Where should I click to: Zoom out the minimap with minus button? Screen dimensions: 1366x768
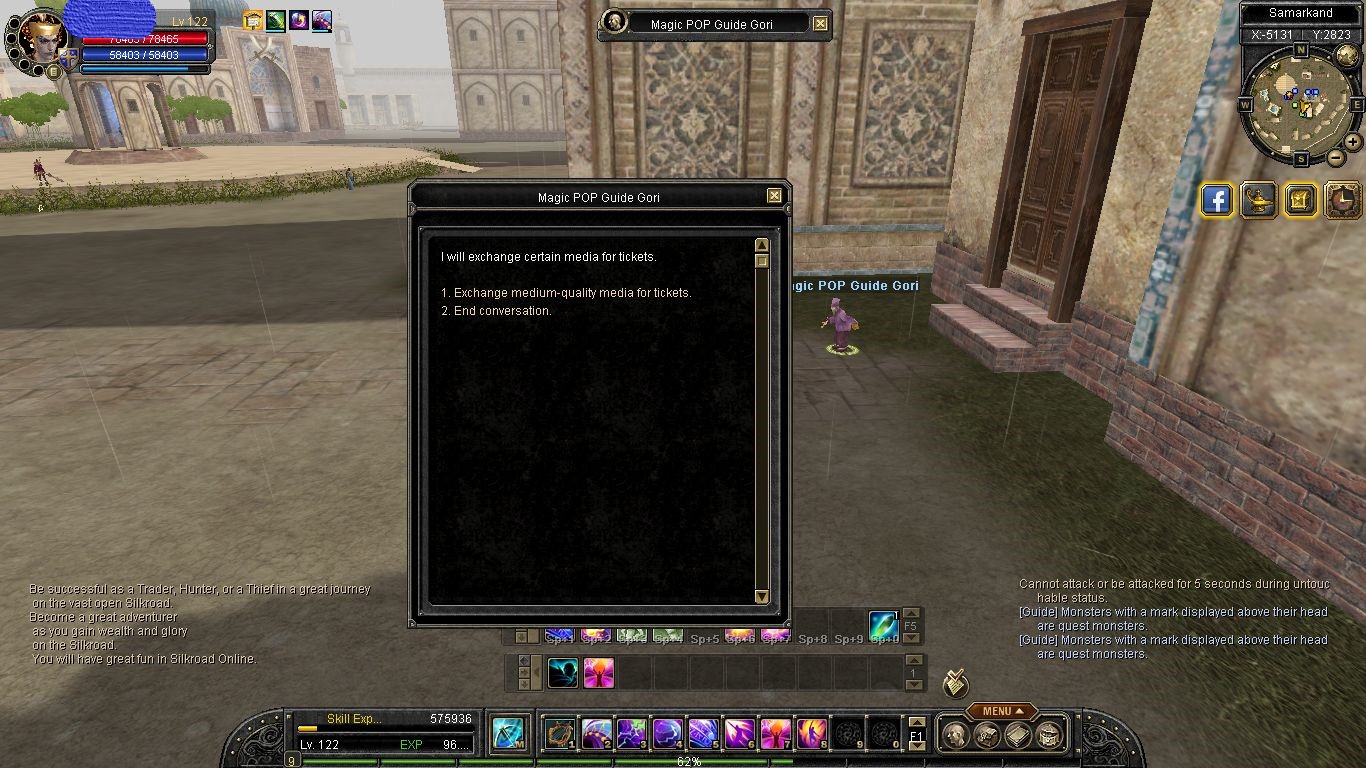click(1335, 157)
